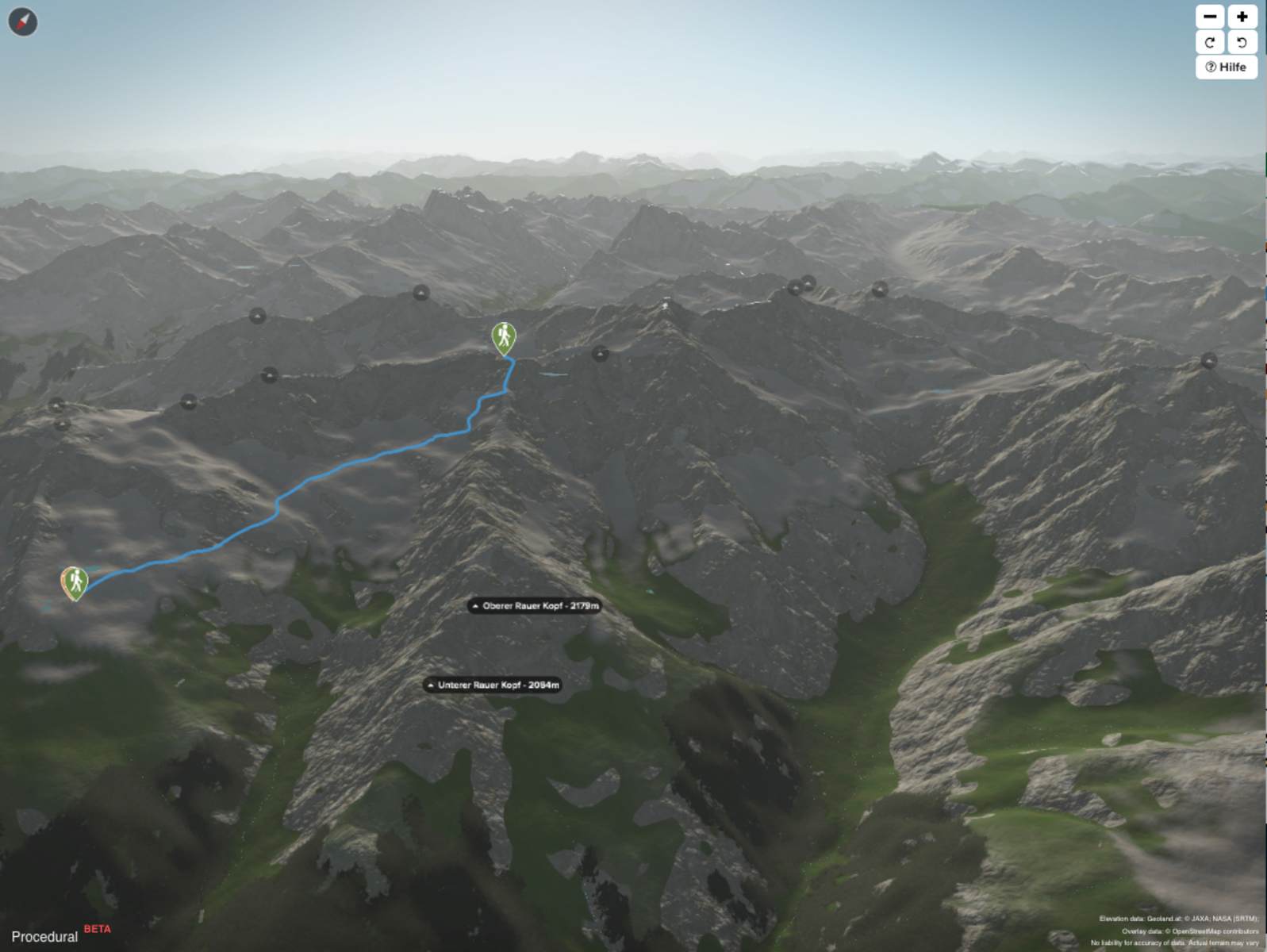Select the Unterer Rauer Kopf peak label
The width and height of the screenshot is (1267, 952).
(493, 685)
